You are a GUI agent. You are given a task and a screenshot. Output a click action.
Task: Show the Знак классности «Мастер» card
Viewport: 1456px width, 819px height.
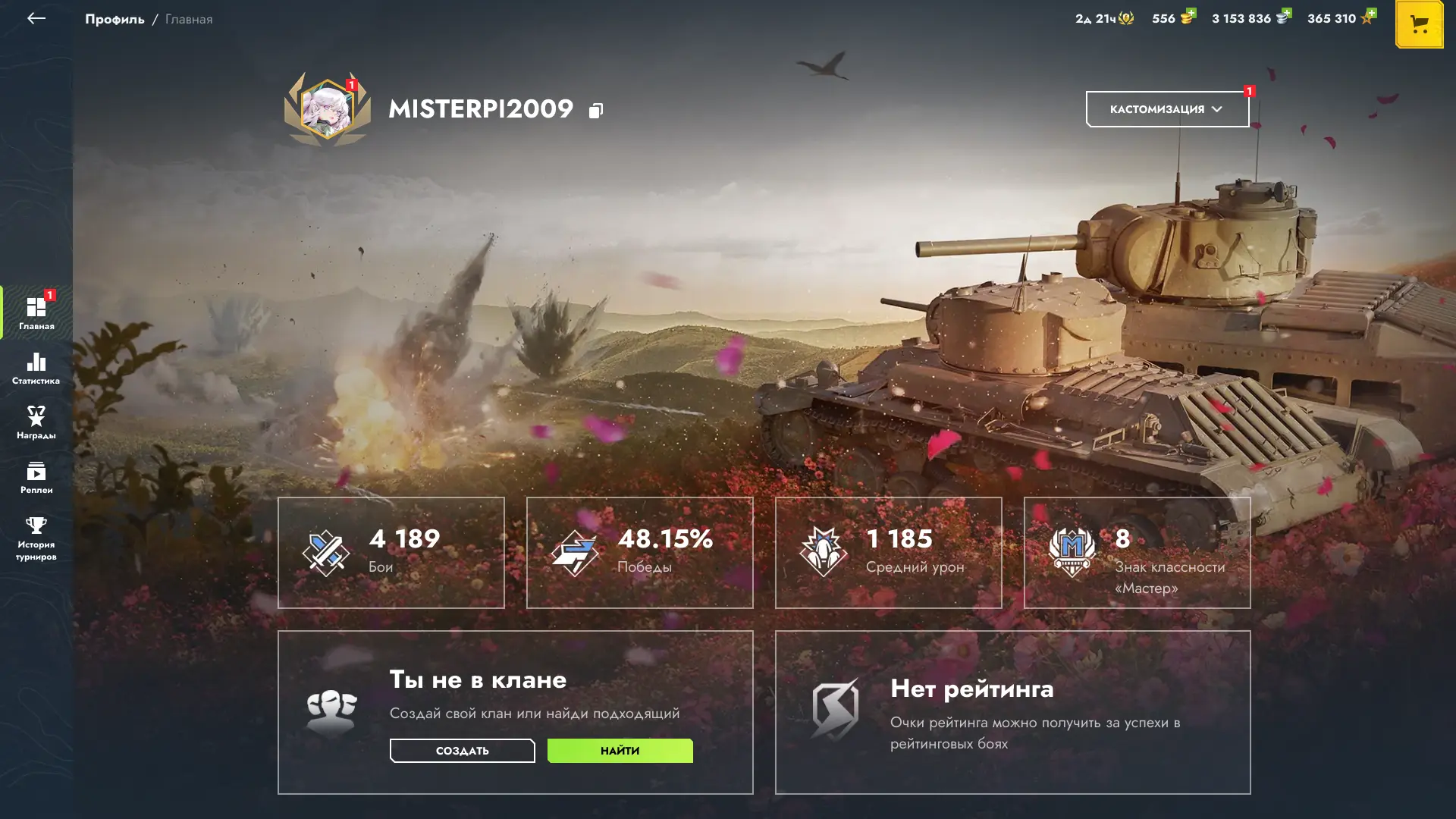pyautogui.click(x=1137, y=552)
